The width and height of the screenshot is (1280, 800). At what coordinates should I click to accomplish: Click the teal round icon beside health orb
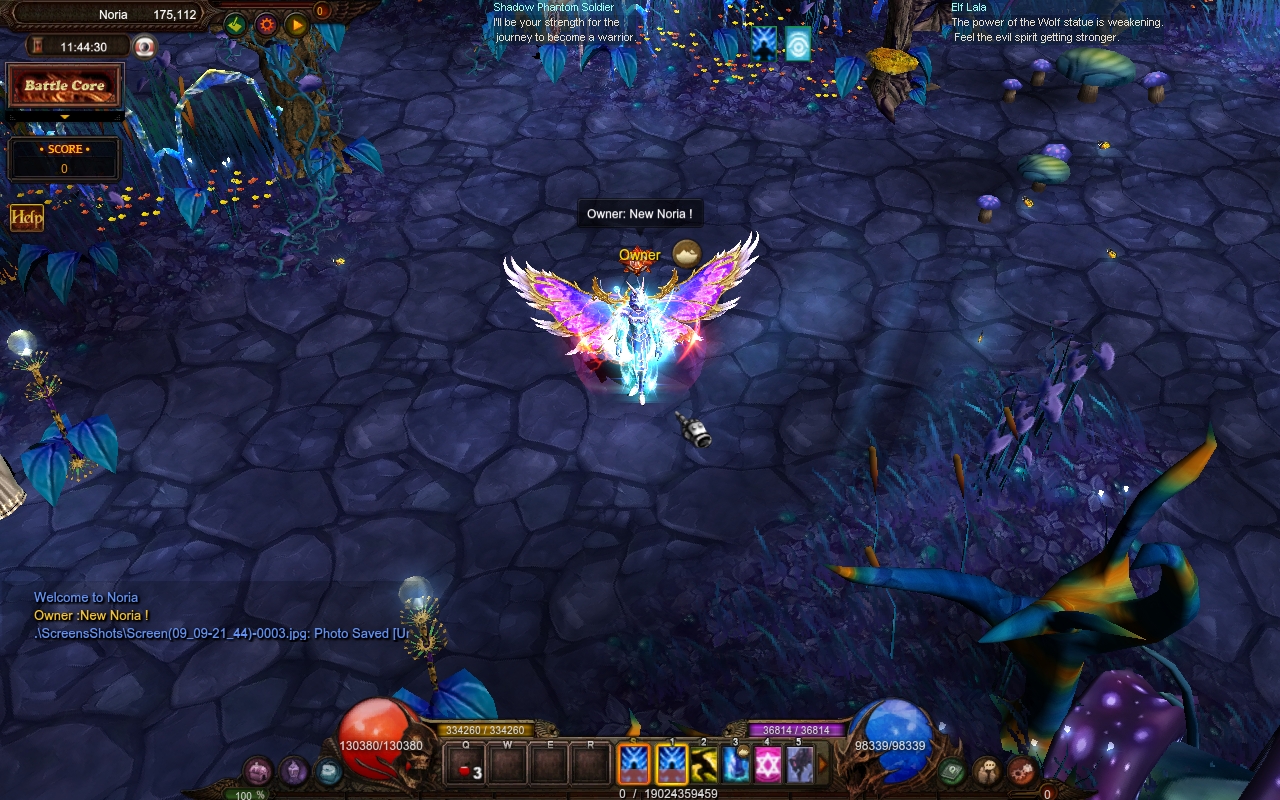(x=327, y=771)
